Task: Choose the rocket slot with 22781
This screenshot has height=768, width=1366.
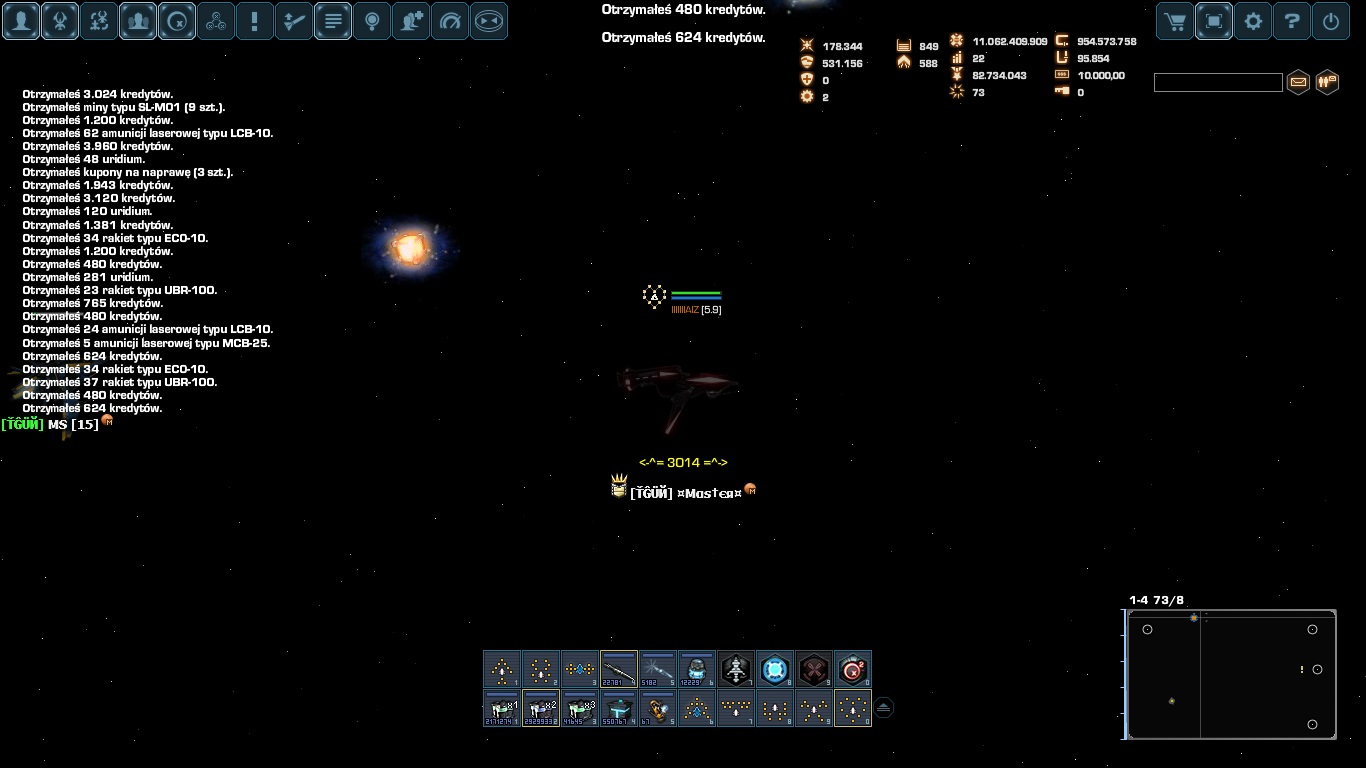Action: pyautogui.click(x=619, y=669)
